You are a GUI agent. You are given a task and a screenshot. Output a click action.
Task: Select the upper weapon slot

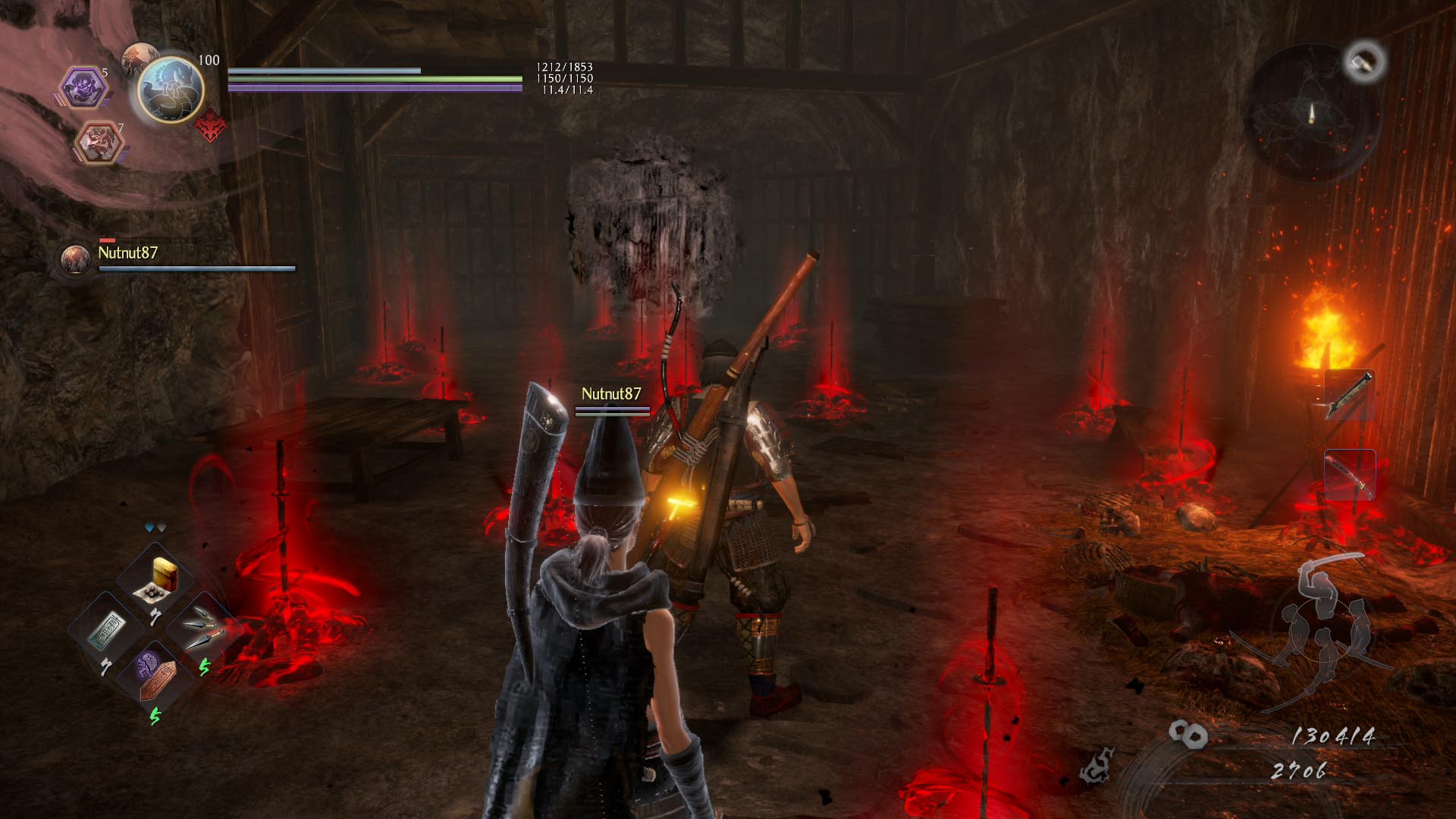pos(1350,395)
